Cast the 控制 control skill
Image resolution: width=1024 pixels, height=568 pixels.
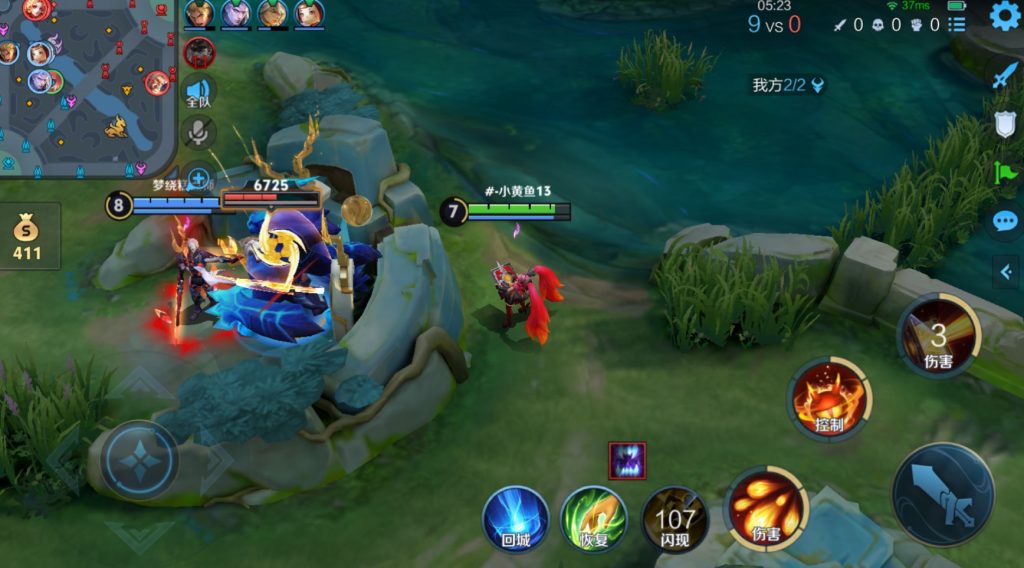(829, 398)
